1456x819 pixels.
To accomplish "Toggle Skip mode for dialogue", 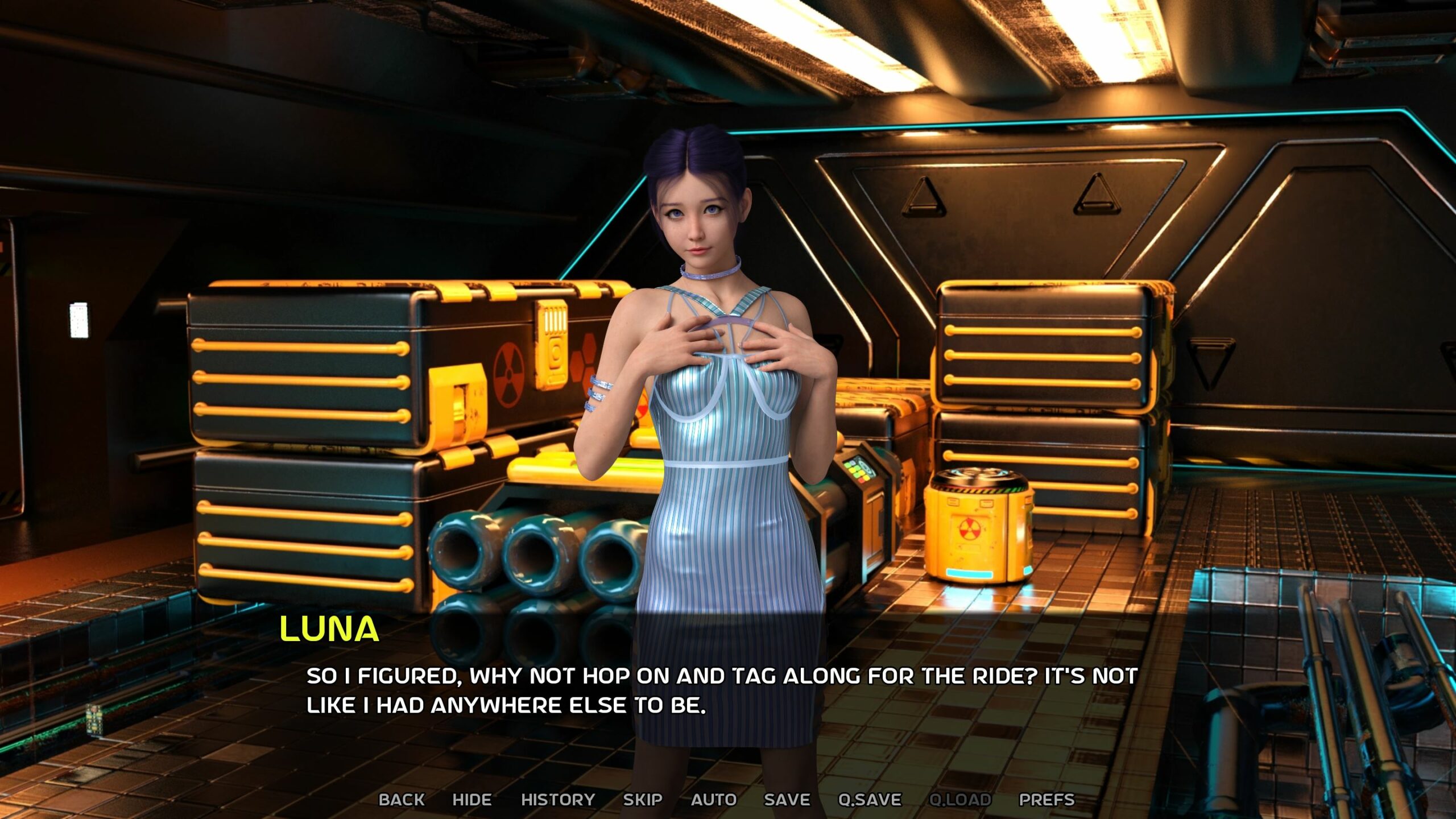I will click(642, 799).
